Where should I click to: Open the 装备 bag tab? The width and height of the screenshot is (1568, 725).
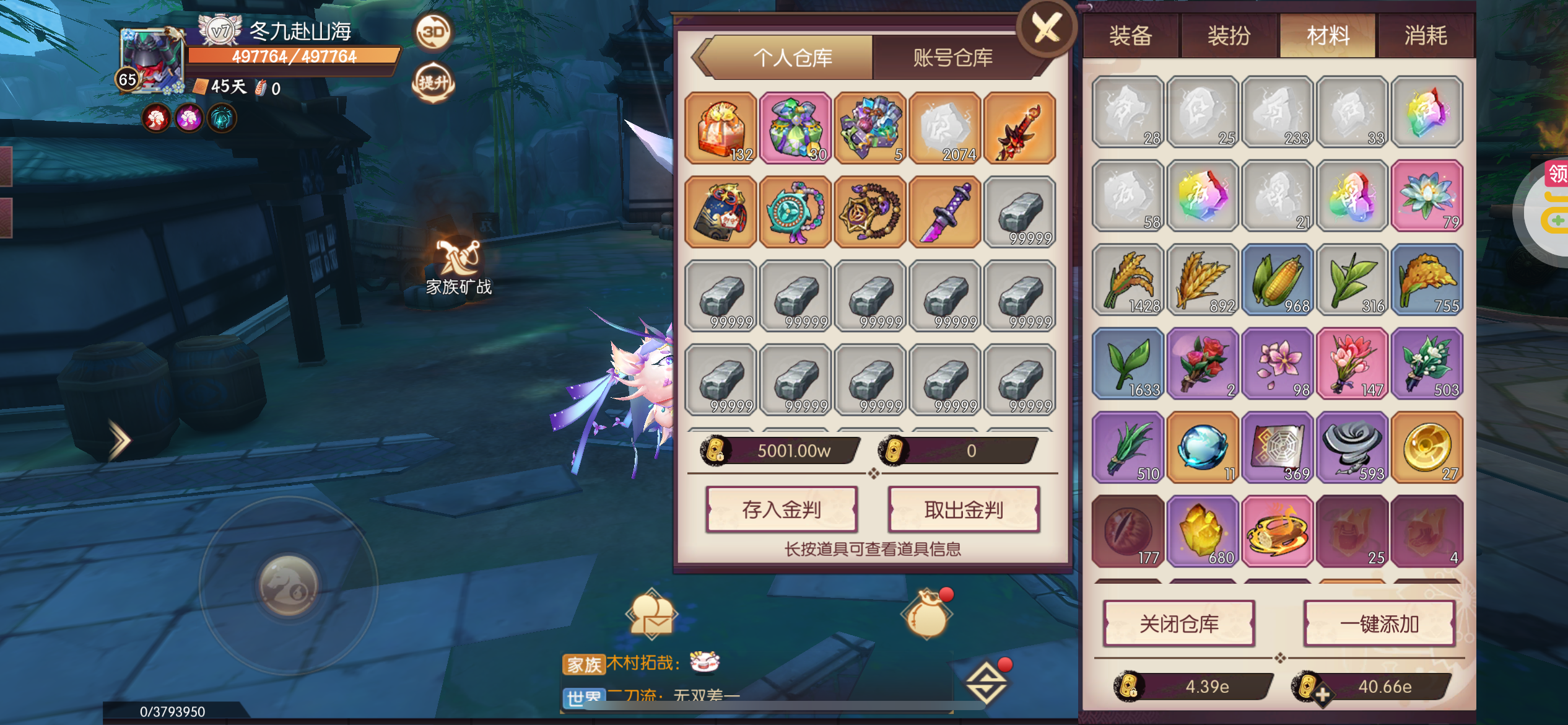point(1130,36)
